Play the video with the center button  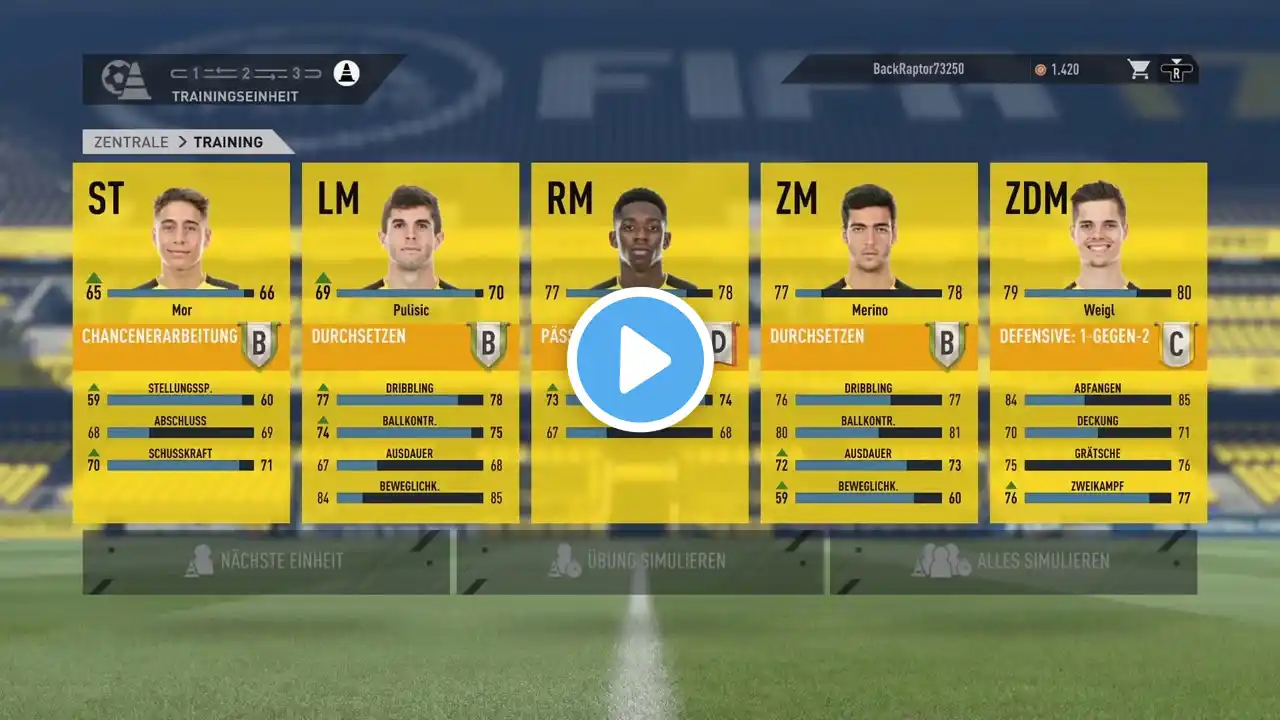[x=640, y=360]
